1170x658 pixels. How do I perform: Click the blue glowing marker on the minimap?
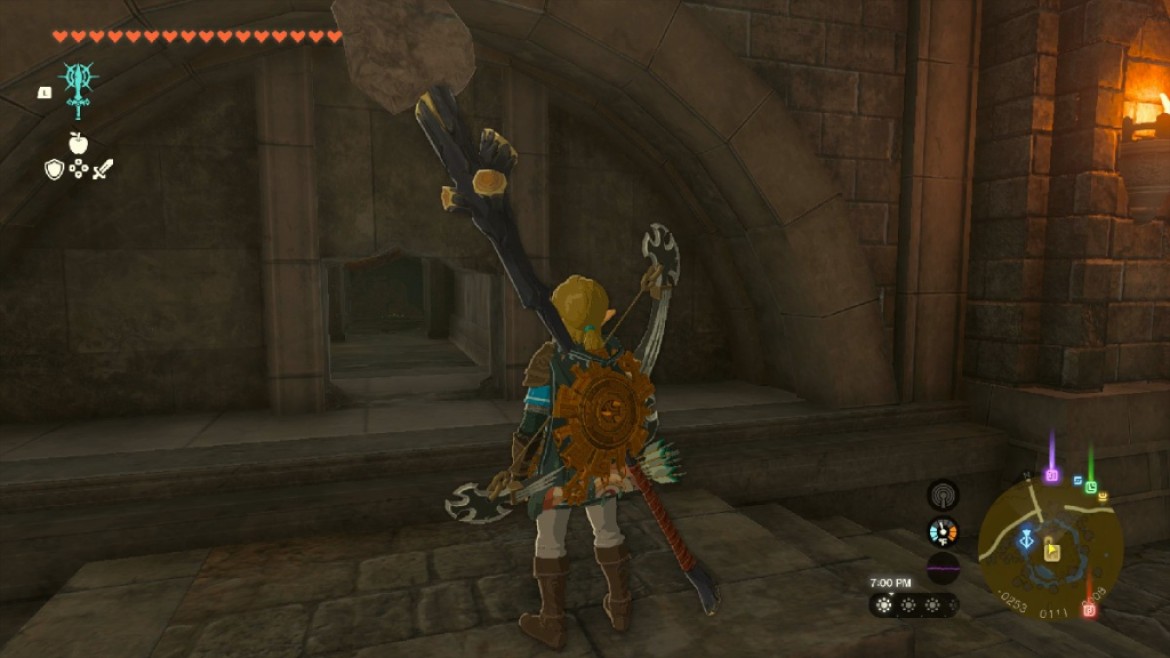pos(1026,540)
